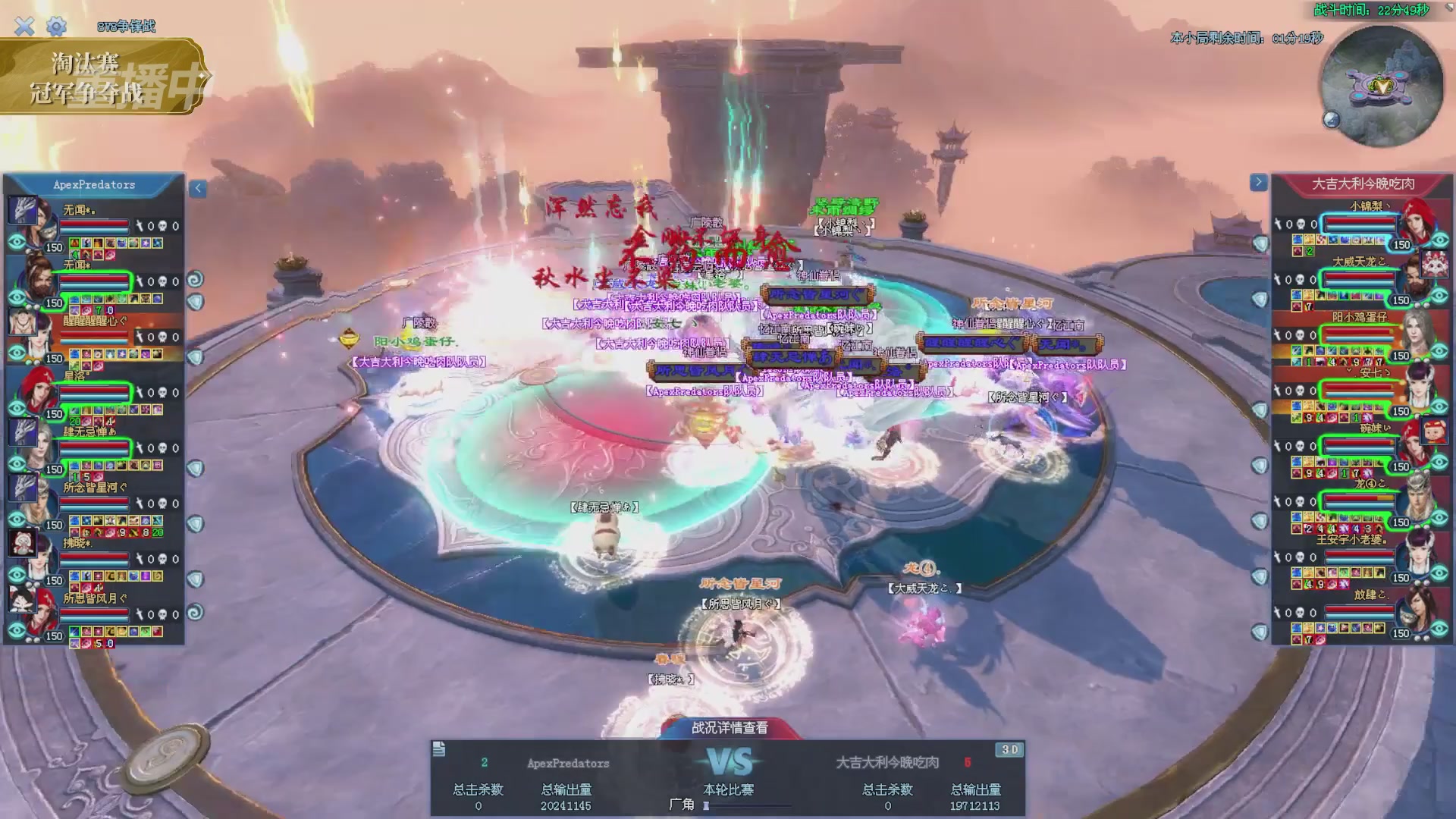The width and height of the screenshot is (1456, 819).
Task: Open settings via the gear icon
Action: click(x=56, y=27)
